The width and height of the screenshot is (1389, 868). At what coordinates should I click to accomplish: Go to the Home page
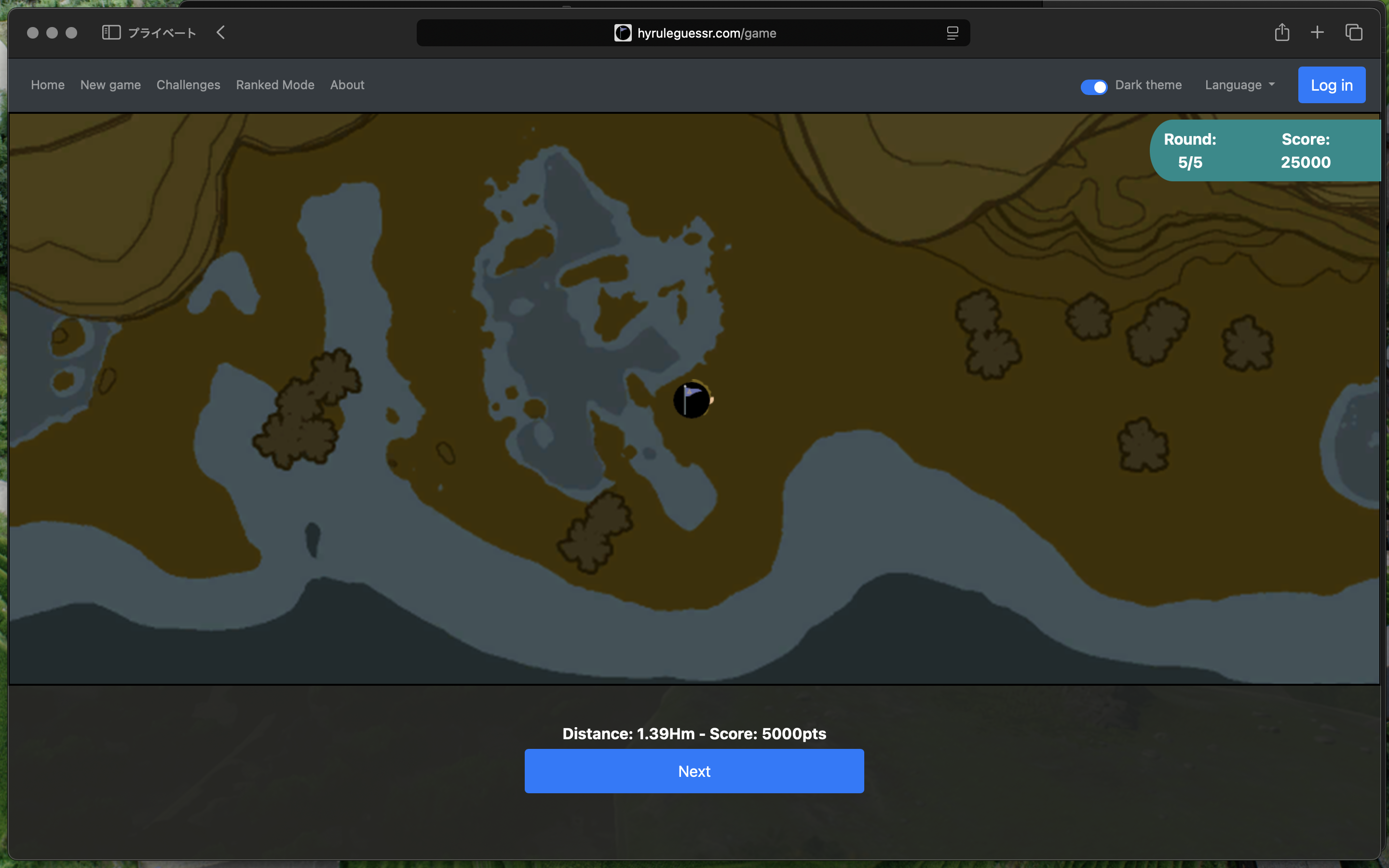click(48, 85)
